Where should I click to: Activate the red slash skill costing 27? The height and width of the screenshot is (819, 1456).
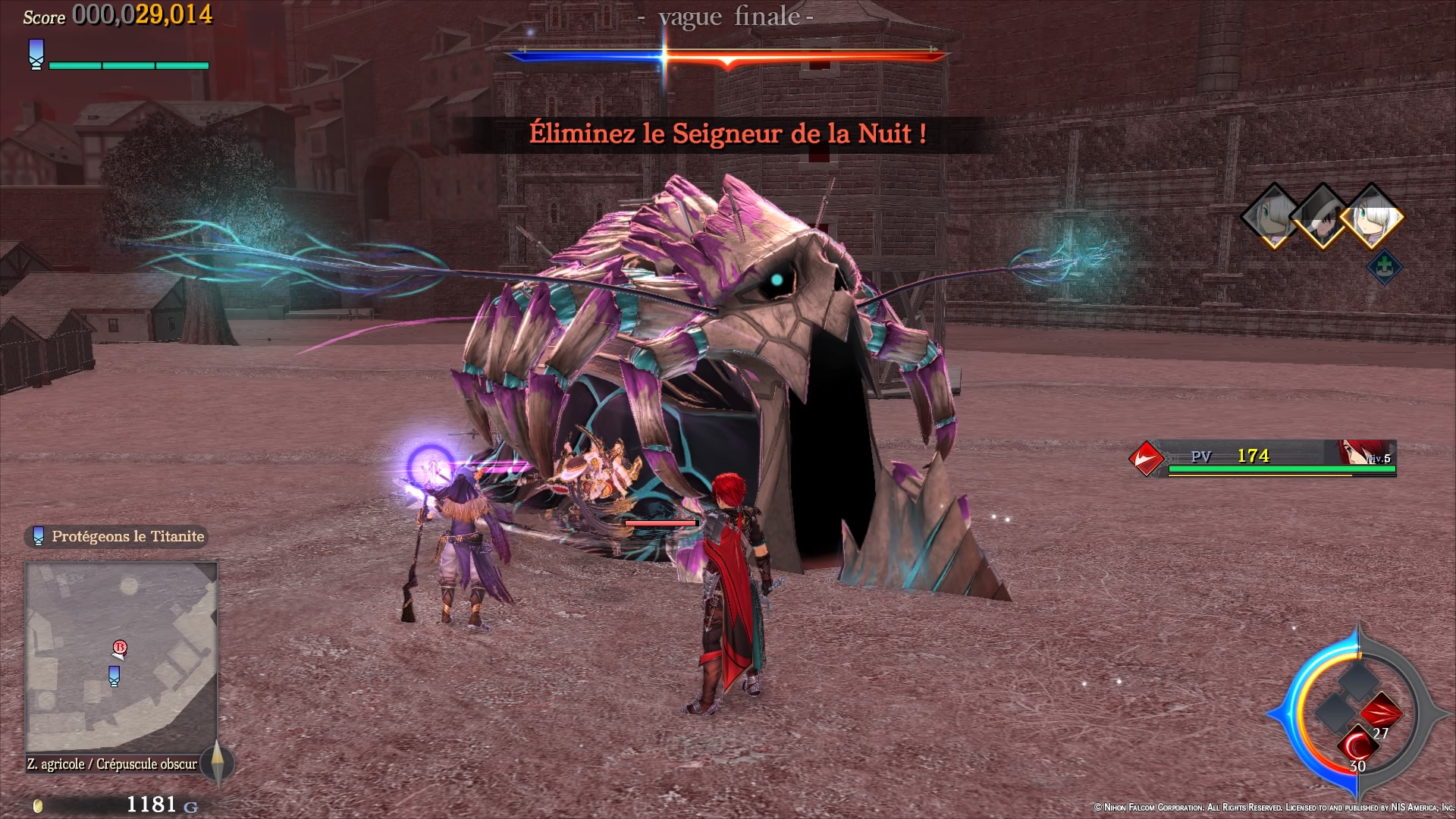tap(1380, 714)
